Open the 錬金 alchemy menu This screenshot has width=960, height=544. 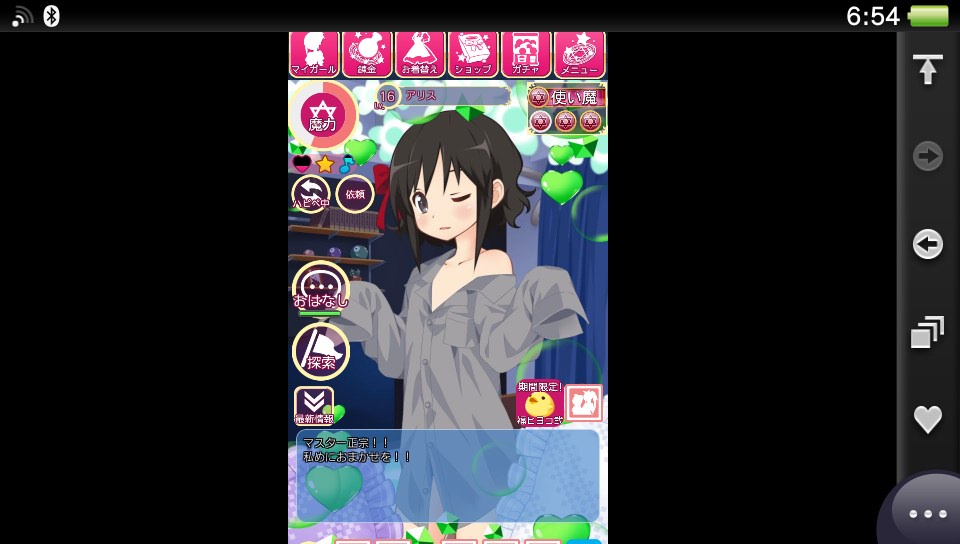[367, 54]
